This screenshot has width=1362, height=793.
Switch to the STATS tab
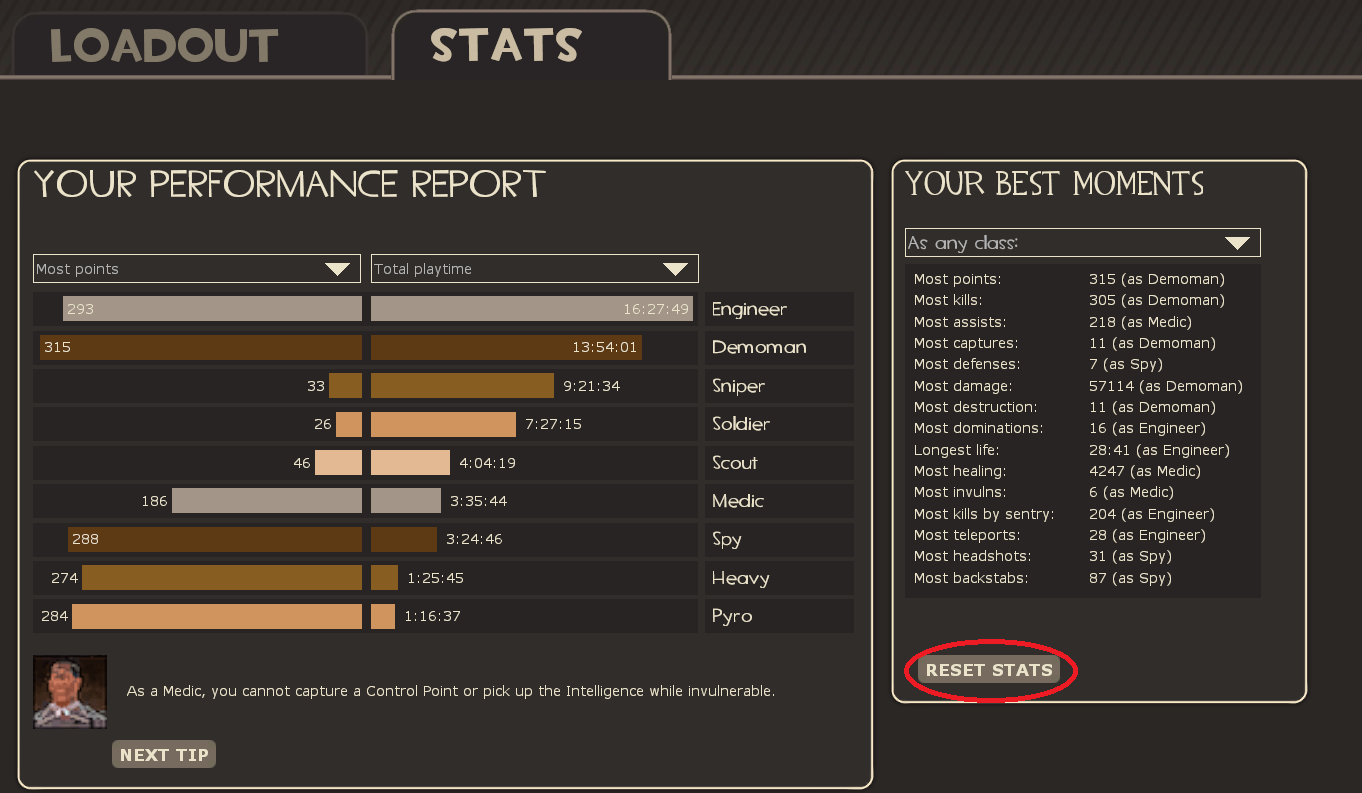click(505, 44)
